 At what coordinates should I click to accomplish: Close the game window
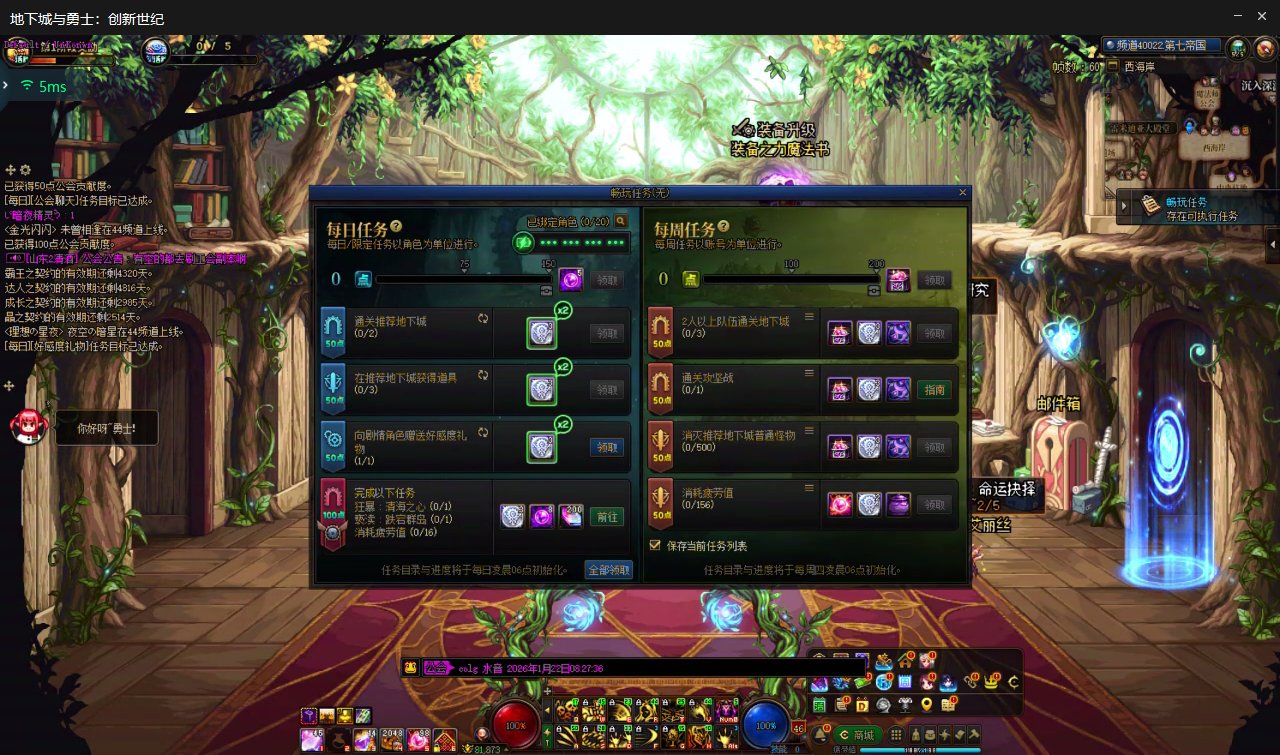[1263, 16]
